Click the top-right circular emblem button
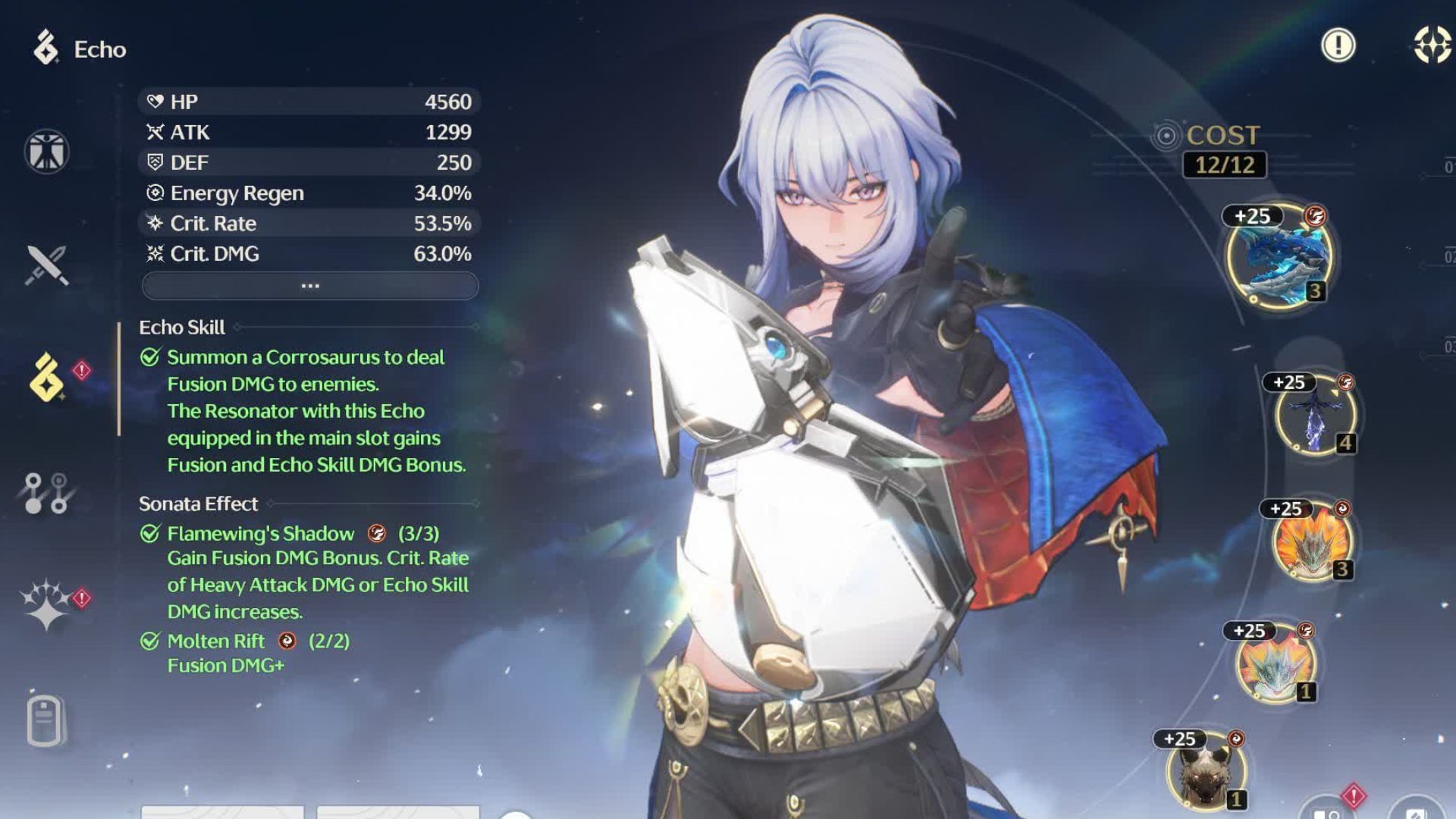1456x819 pixels. (x=1432, y=45)
